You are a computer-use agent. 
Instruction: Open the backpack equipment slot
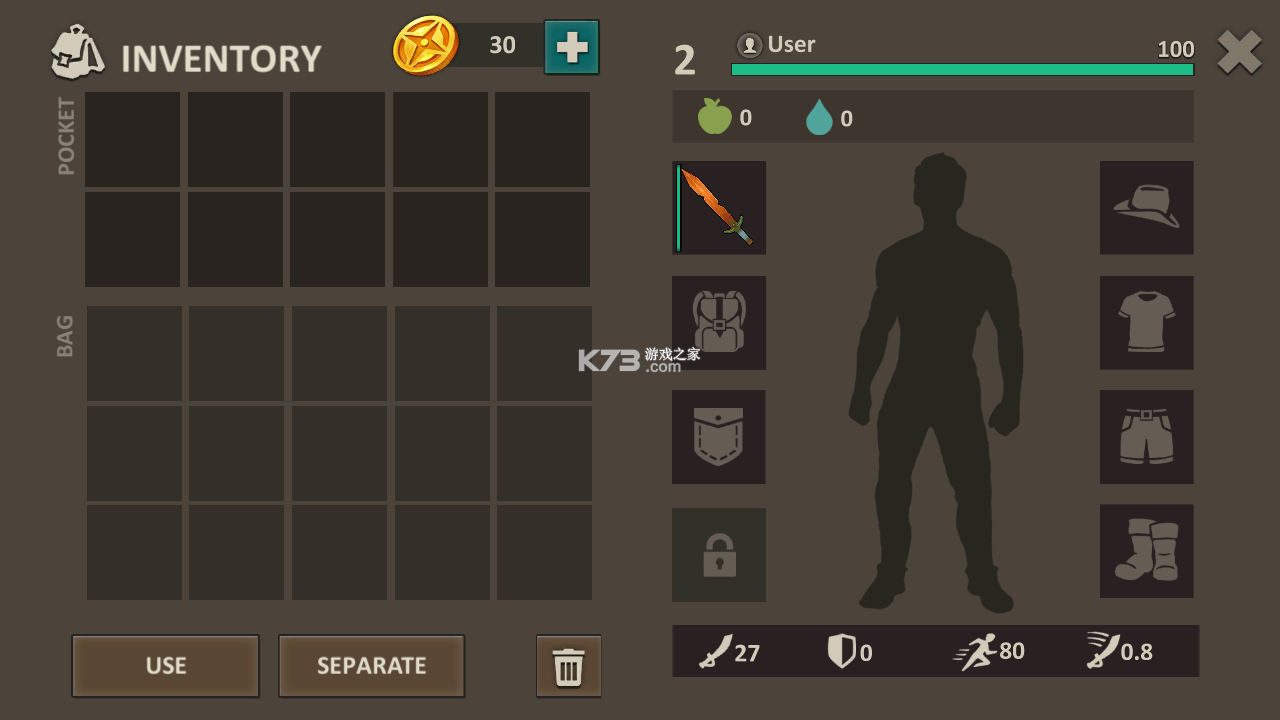click(719, 322)
